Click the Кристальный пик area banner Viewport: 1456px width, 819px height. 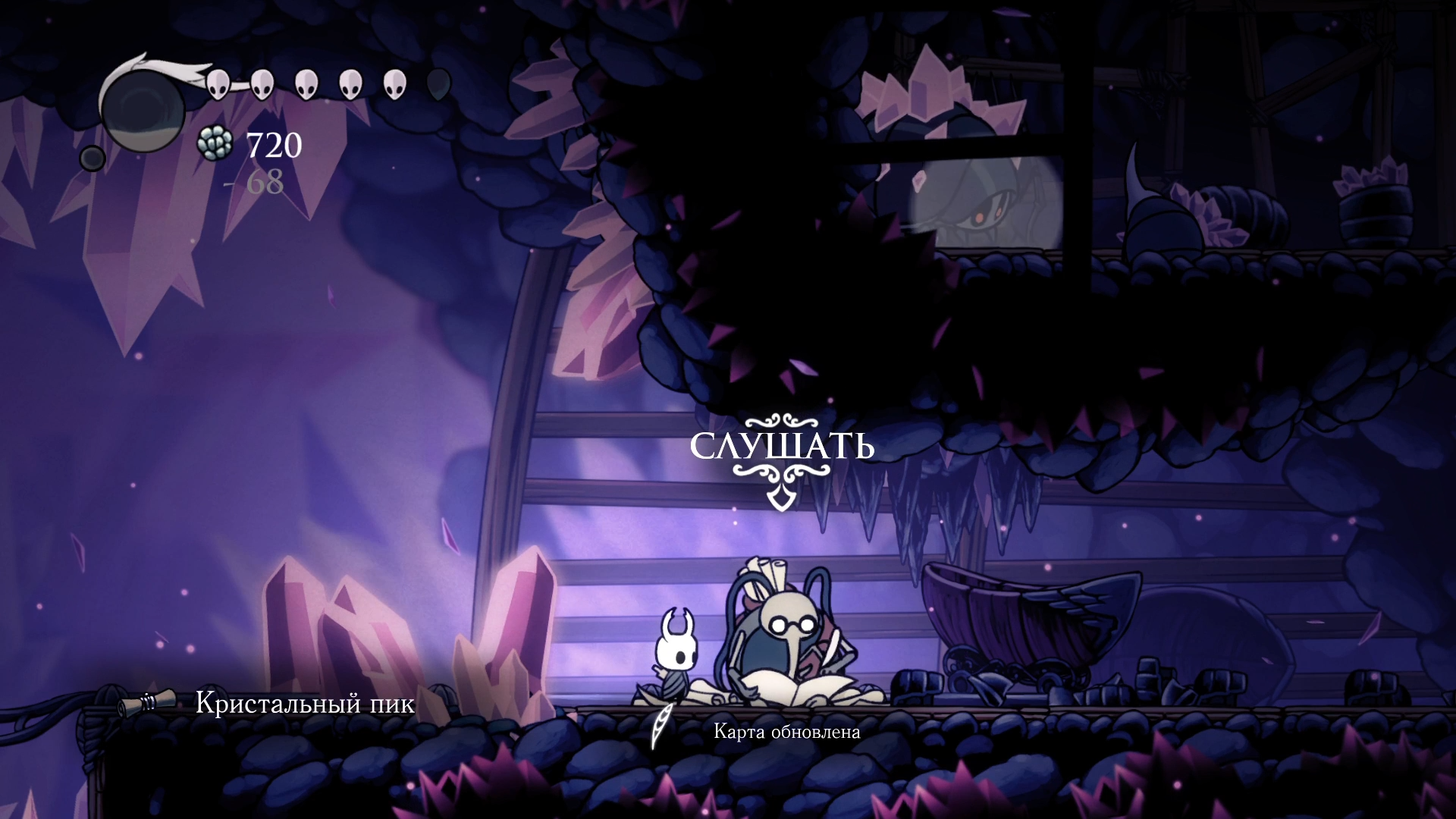click(x=304, y=704)
